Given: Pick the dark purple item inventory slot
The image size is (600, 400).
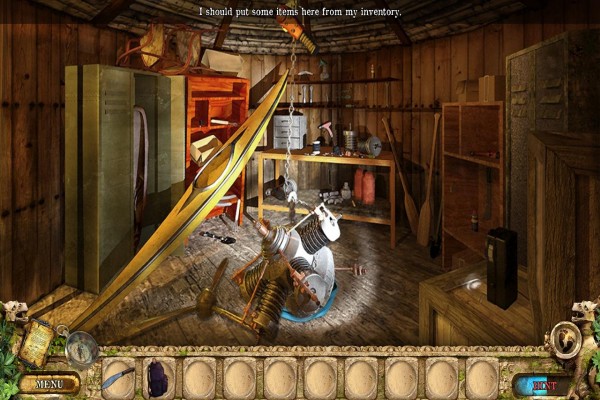Looking at the screenshot, I should point(159,377).
